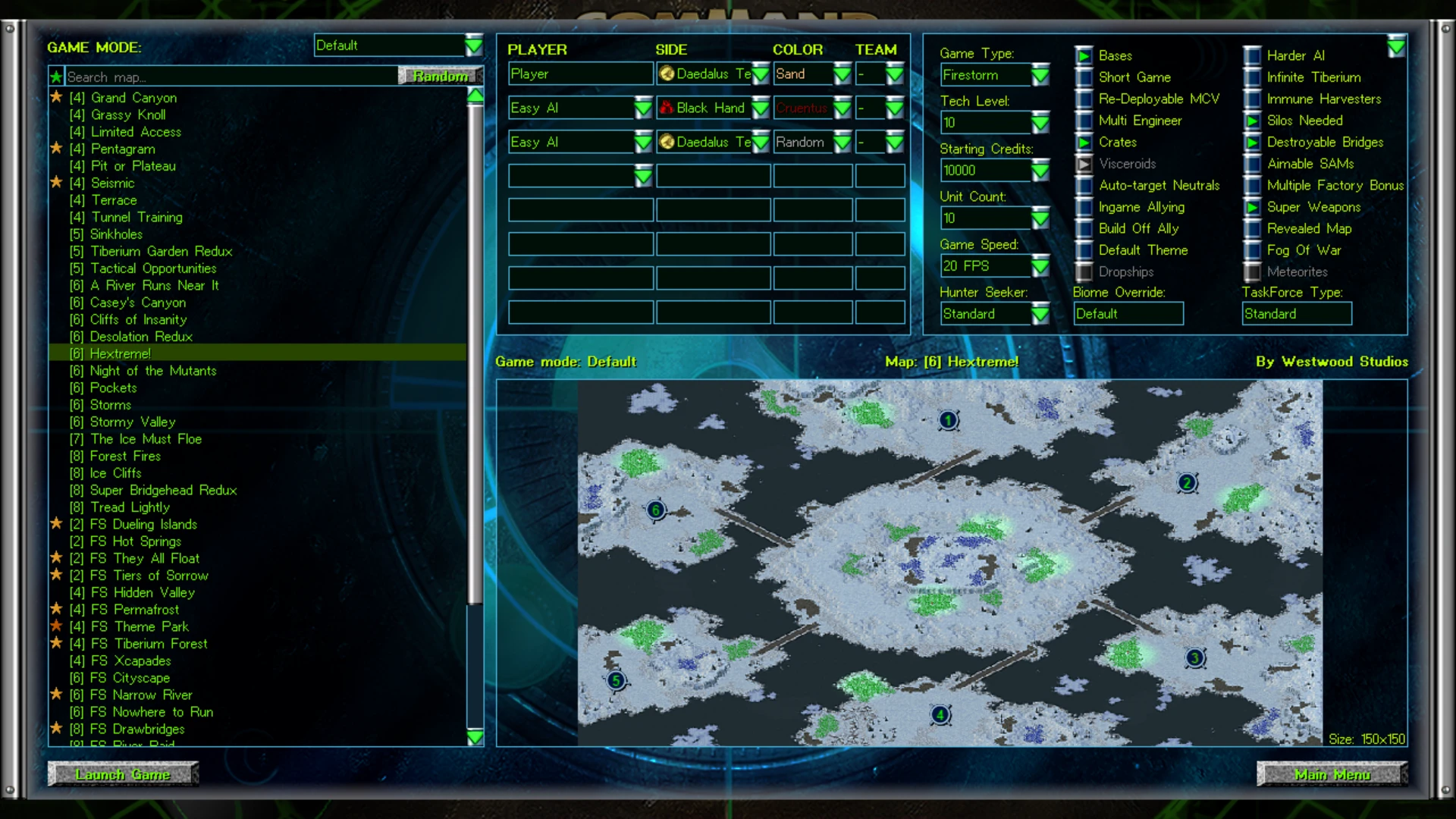The height and width of the screenshot is (819, 1456).
Task: Open the Tech Level dropdown
Action: click(x=1040, y=123)
